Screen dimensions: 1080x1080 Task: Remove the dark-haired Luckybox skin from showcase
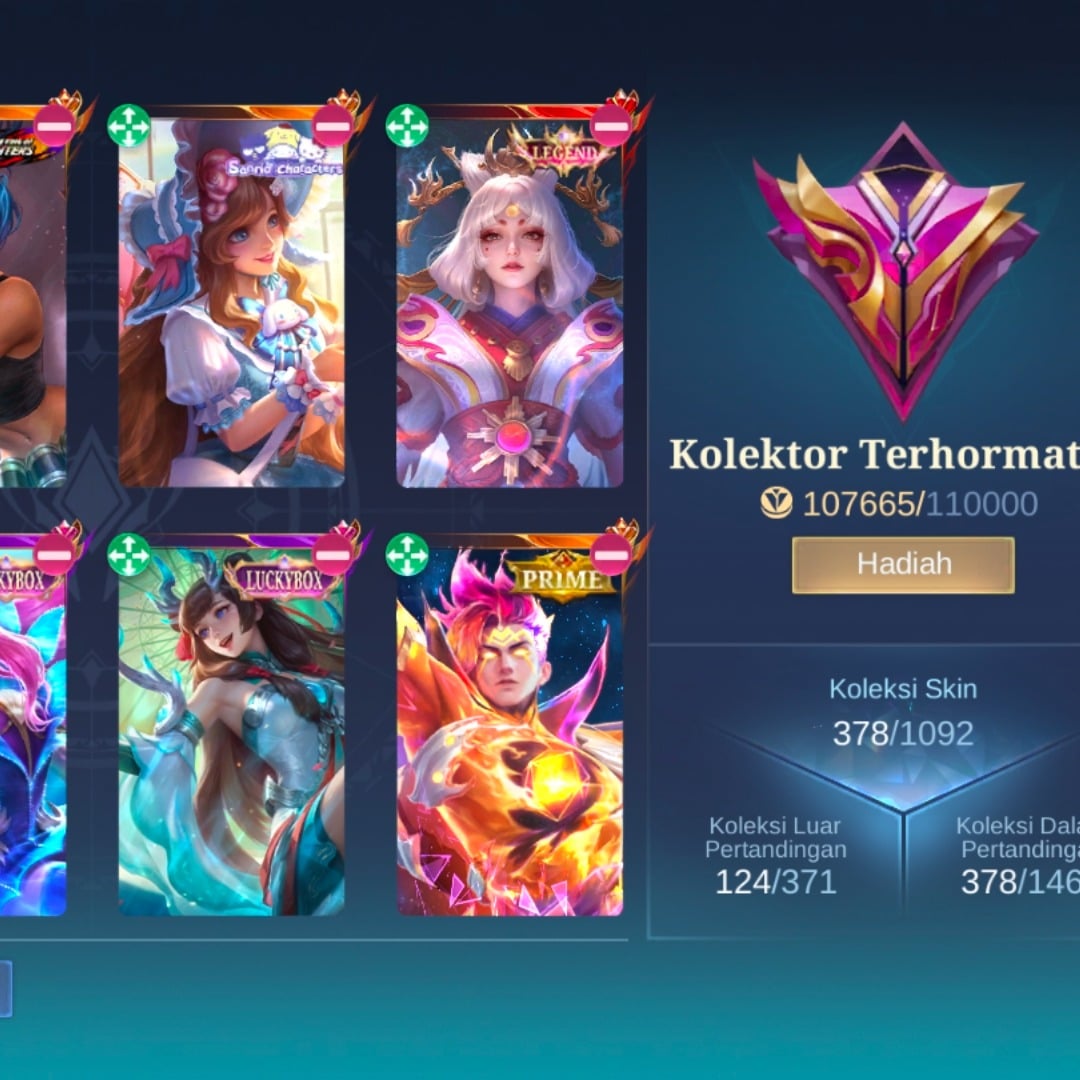click(332, 554)
